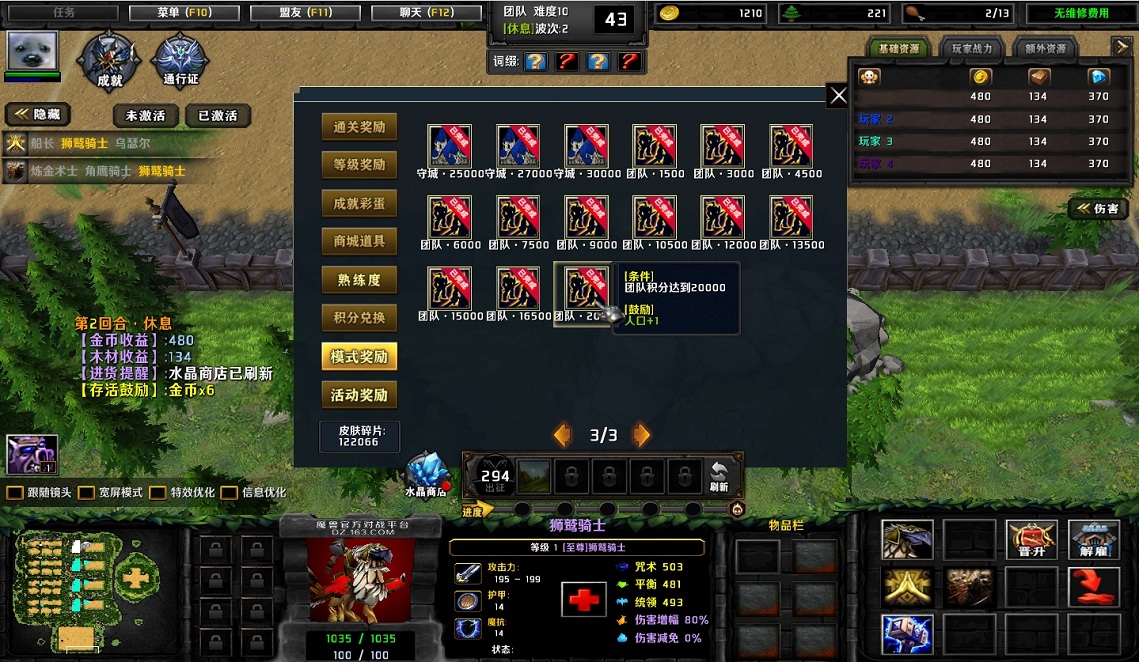Switch to 积分兑换 category
The height and width of the screenshot is (662, 1139).
point(359,318)
